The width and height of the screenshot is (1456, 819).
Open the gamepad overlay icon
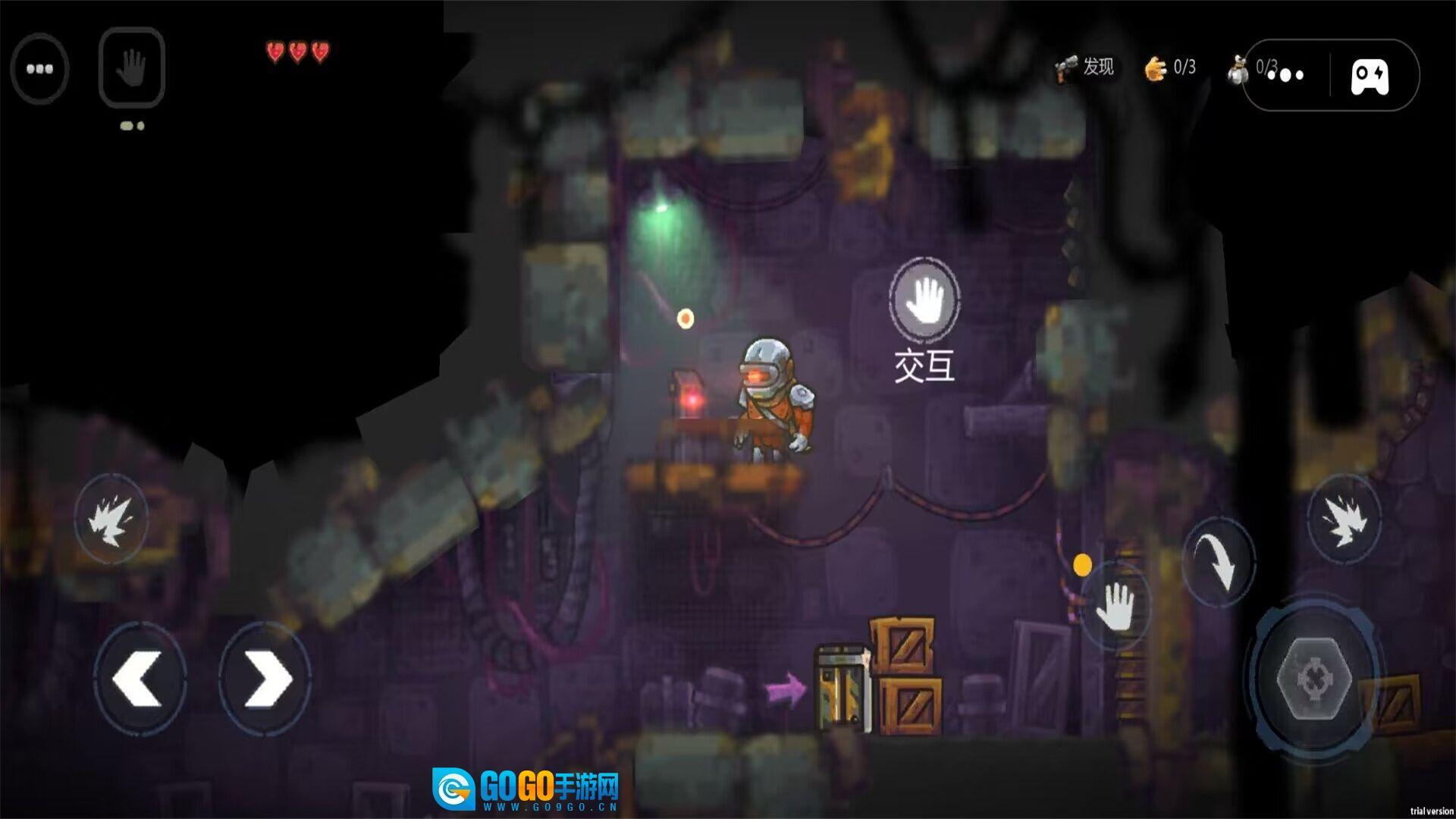1370,76
